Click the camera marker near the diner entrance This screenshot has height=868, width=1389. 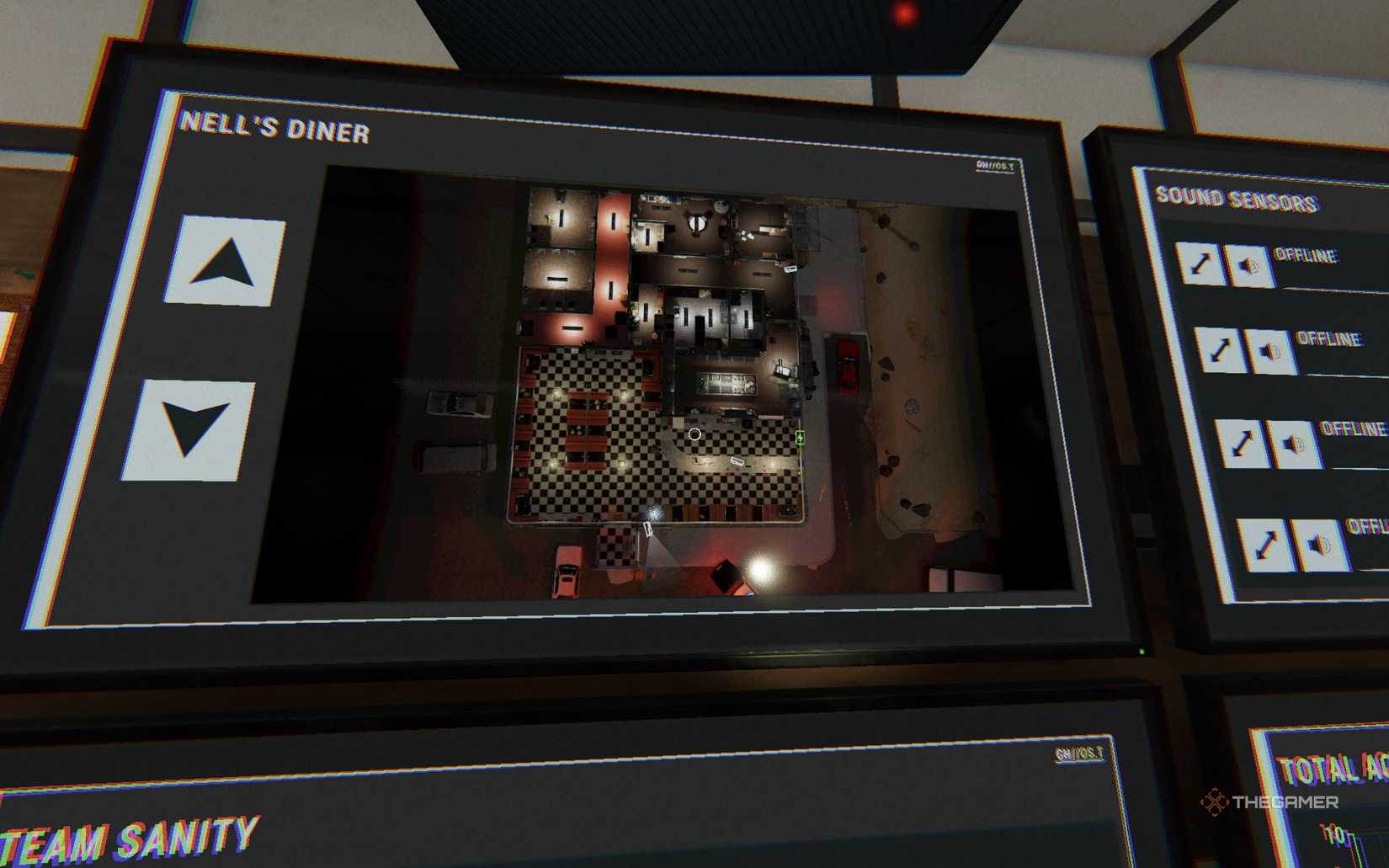[648, 530]
